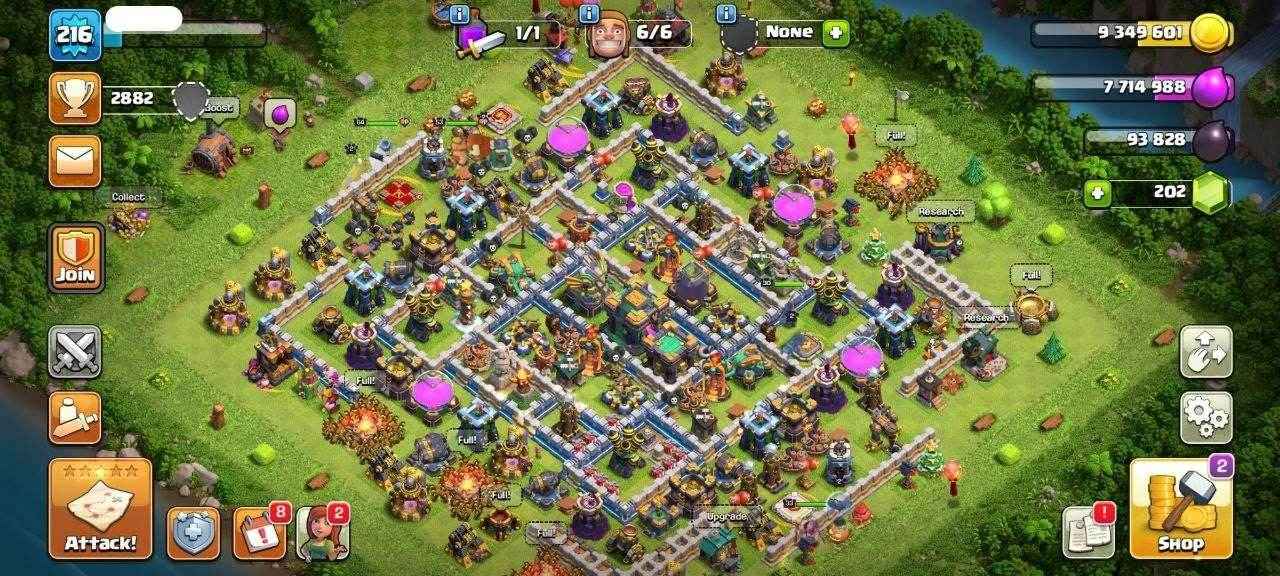View the level 216 player profile badge
The width and height of the screenshot is (1280, 576).
pos(75,36)
